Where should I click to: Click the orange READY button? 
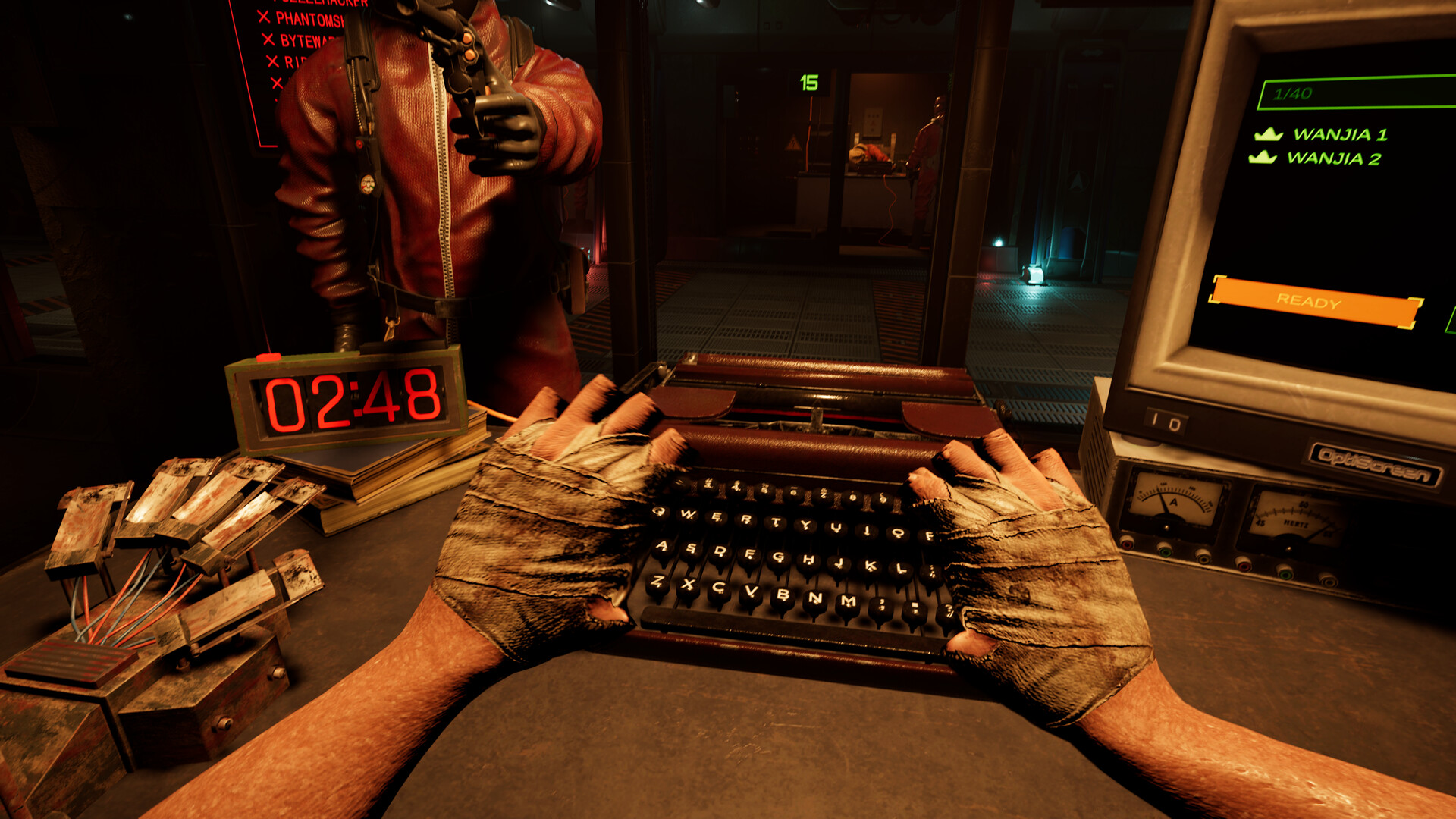1315,302
